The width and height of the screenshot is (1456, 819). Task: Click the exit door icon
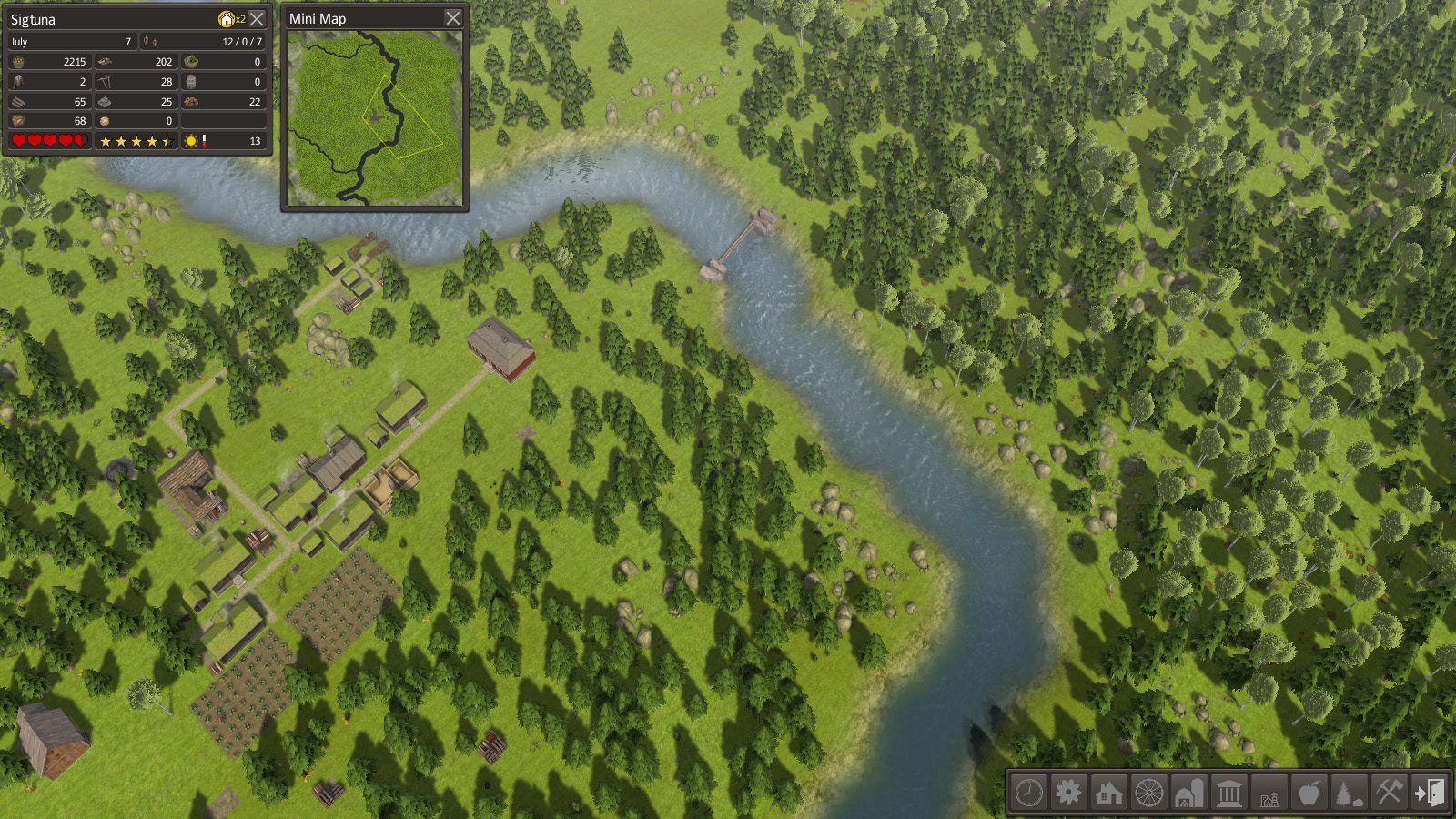(1429, 793)
